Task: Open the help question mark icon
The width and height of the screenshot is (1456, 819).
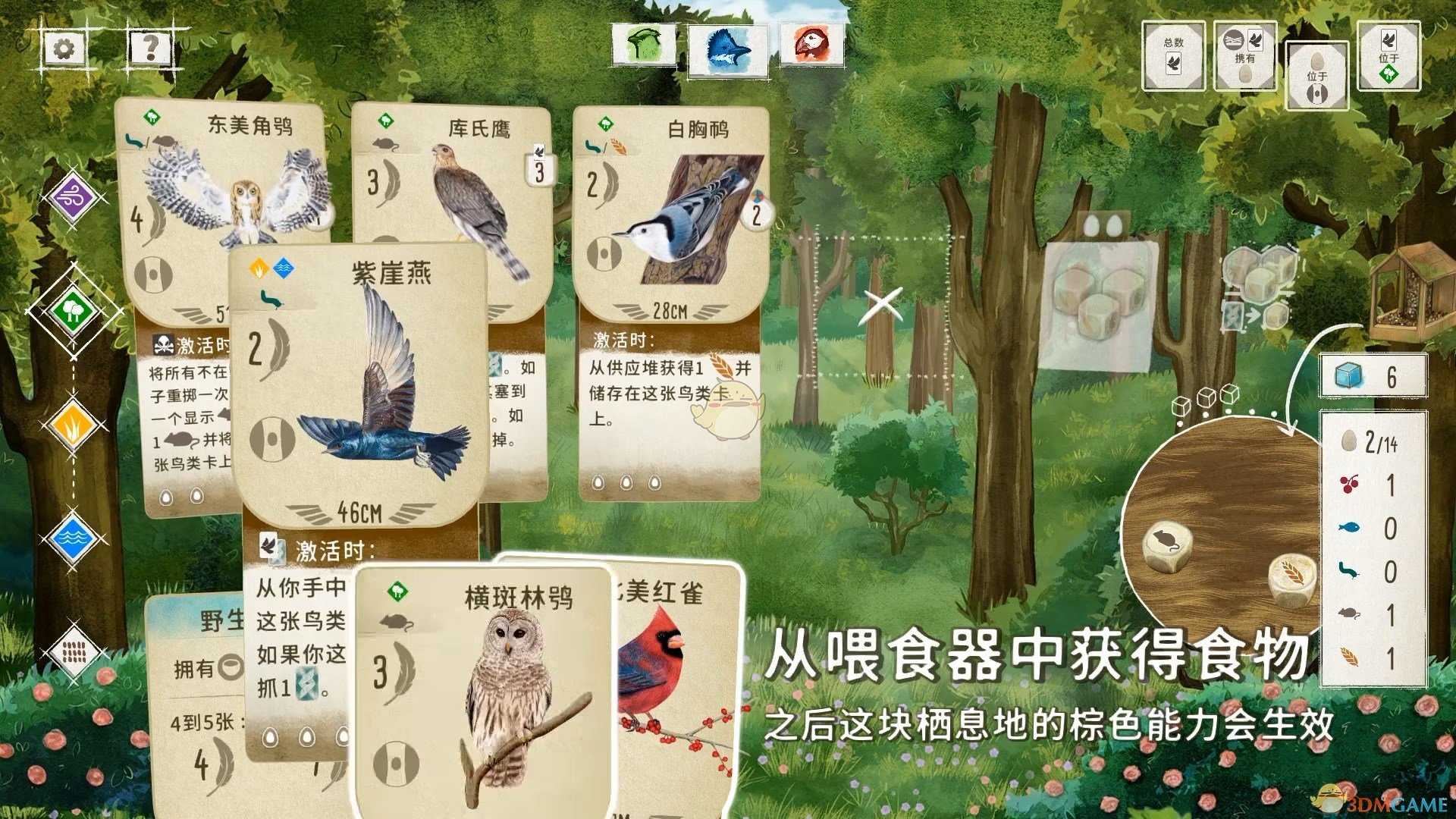Action: click(x=151, y=48)
